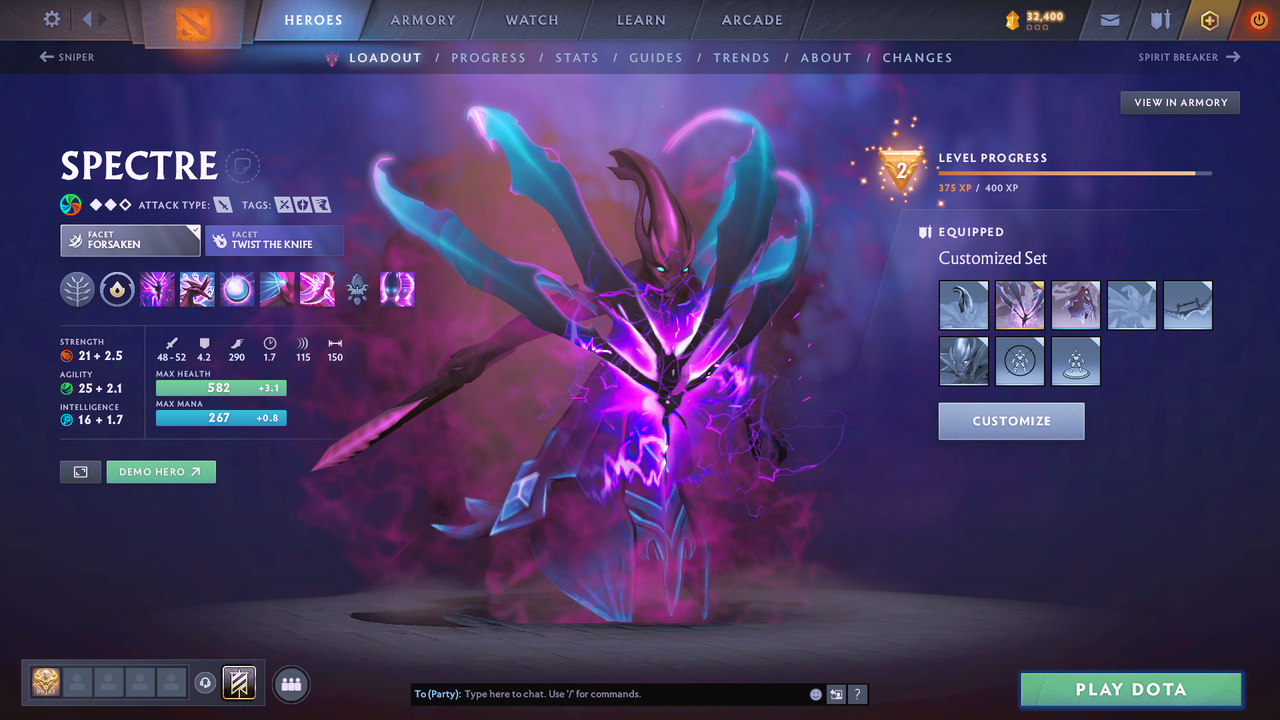Select the Dispersion orb ability icon
The height and width of the screenshot is (720, 1280).
(x=237, y=290)
